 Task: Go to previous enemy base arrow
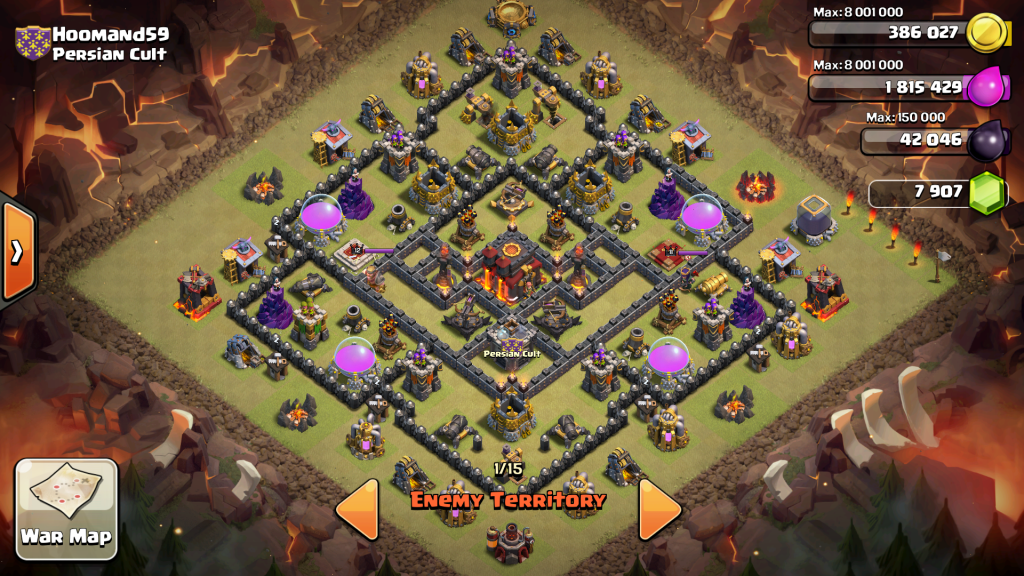tap(358, 510)
